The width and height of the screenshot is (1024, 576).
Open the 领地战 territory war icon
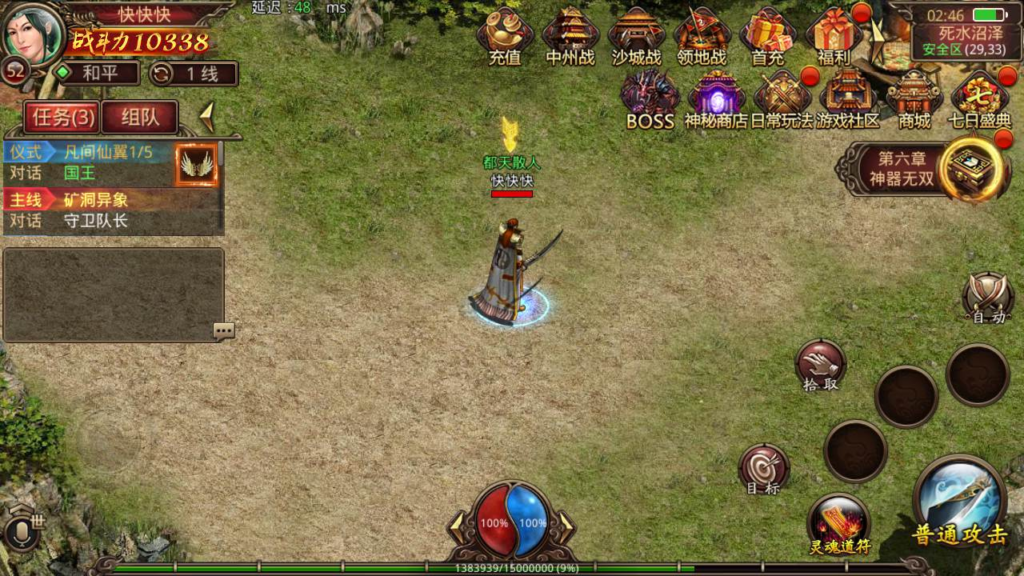pyautogui.click(x=702, y=36)
